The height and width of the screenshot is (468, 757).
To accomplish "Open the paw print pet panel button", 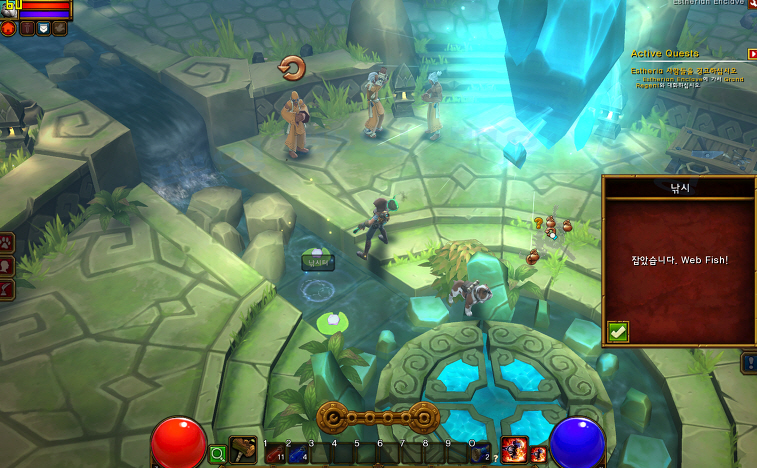I will (x=7, y=241).
